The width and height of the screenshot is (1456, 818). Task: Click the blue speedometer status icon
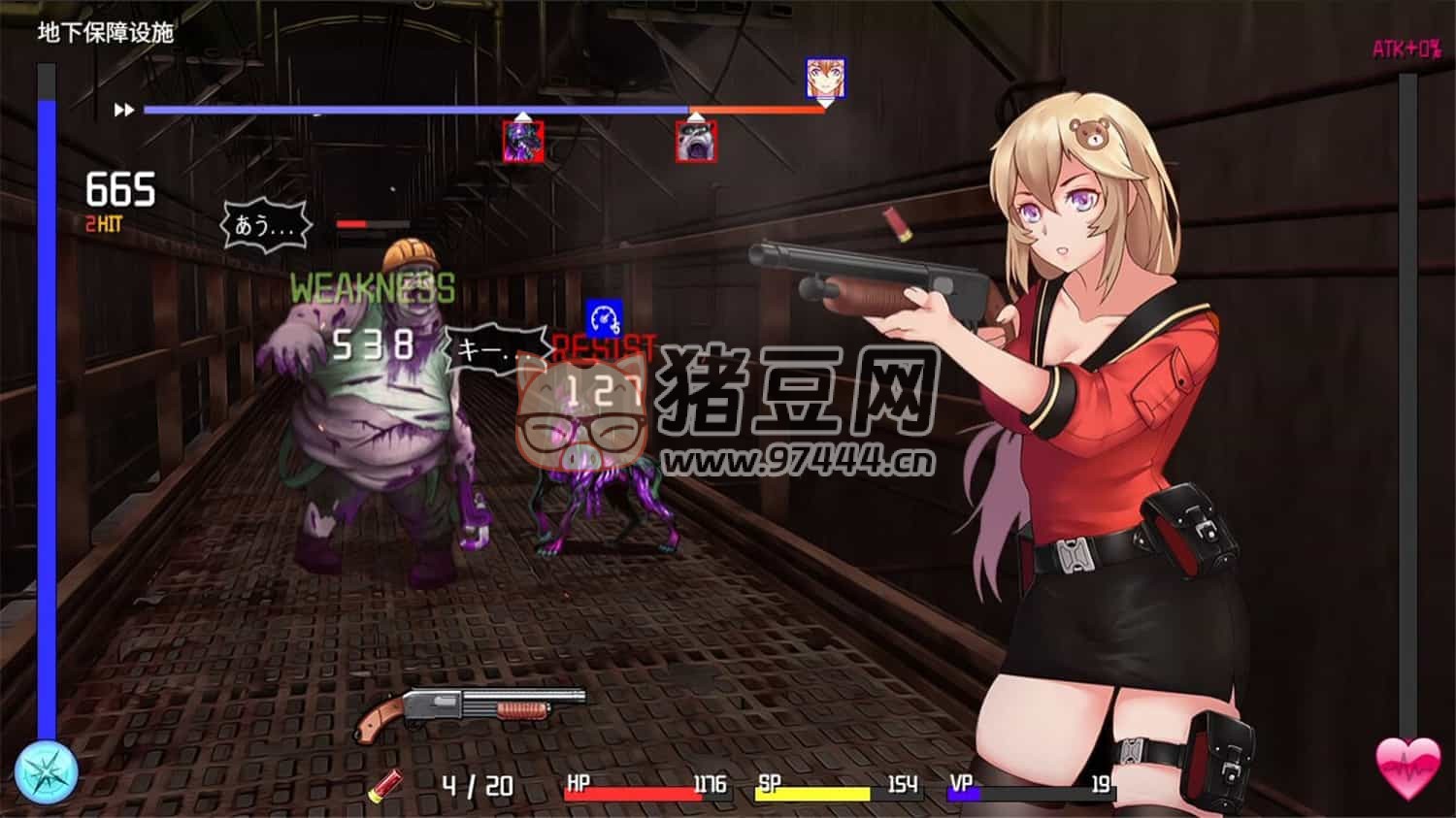[604, 318]
